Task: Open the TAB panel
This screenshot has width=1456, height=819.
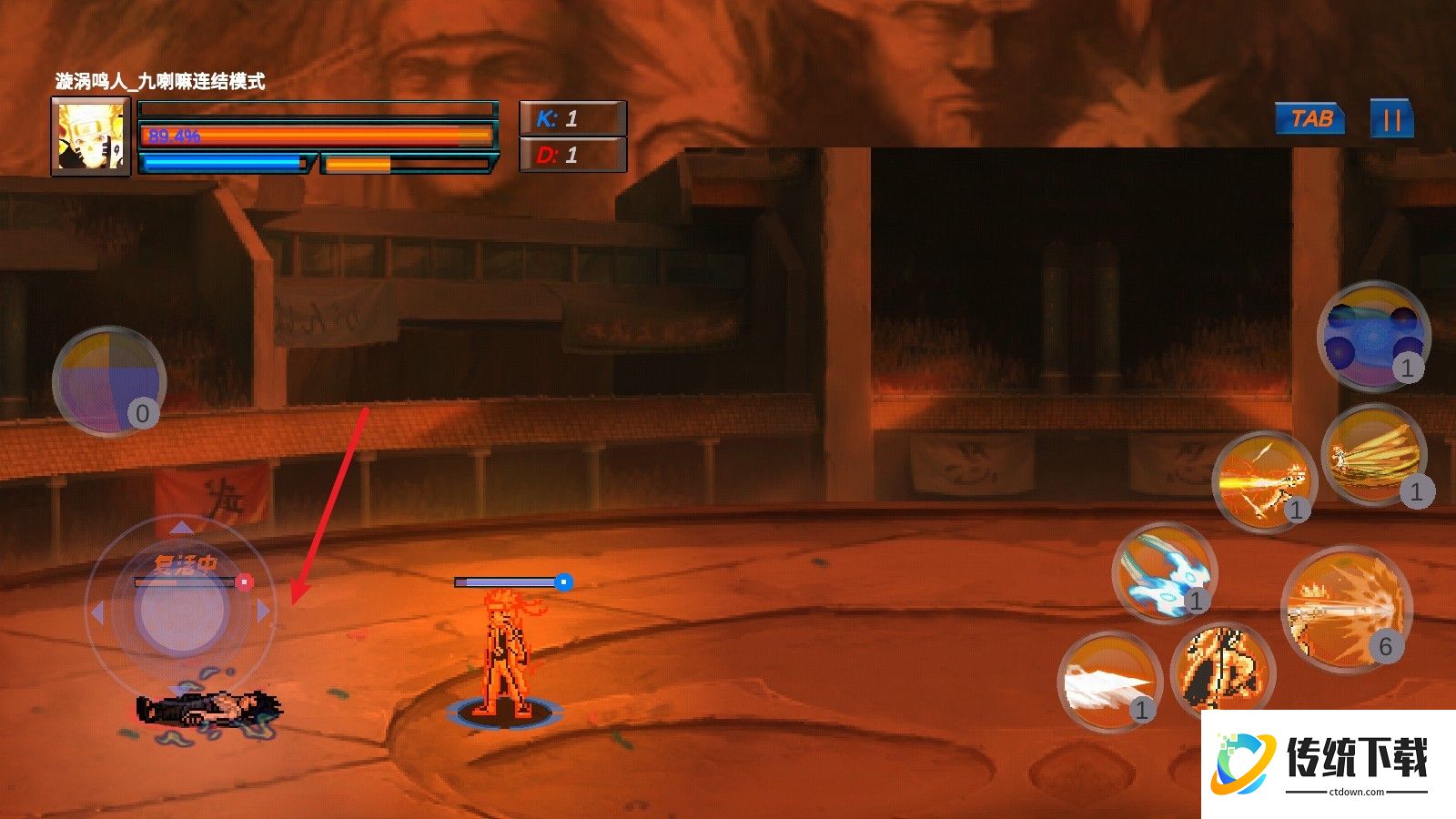Action: point(1310,119)
